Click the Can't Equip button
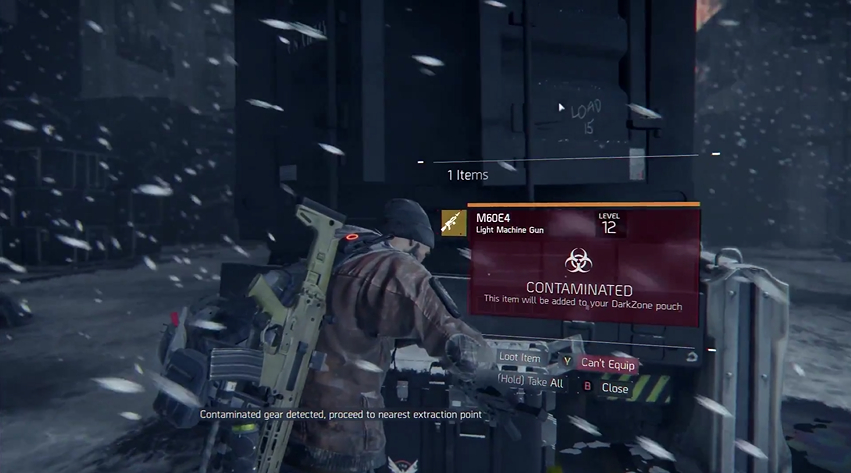Viewport: 851px width, 473px height. 608,363
